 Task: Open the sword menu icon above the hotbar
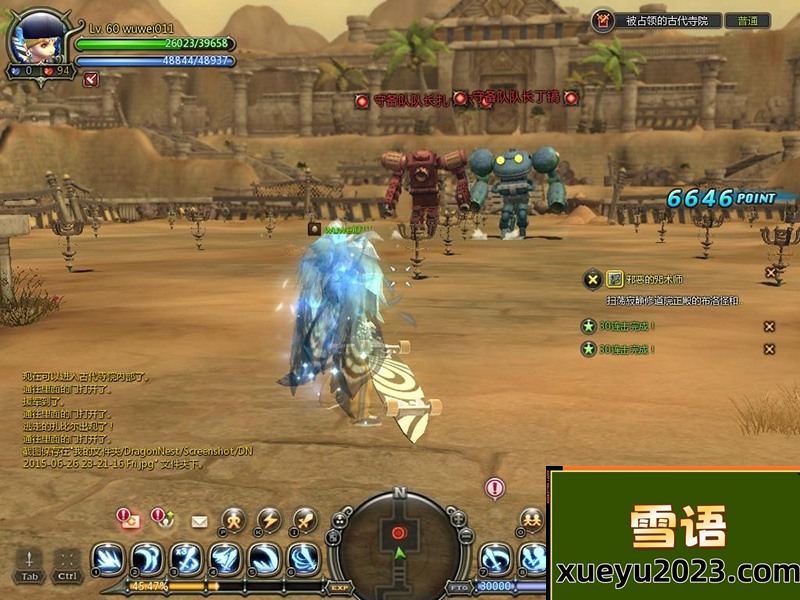click(x=304, y=520)
